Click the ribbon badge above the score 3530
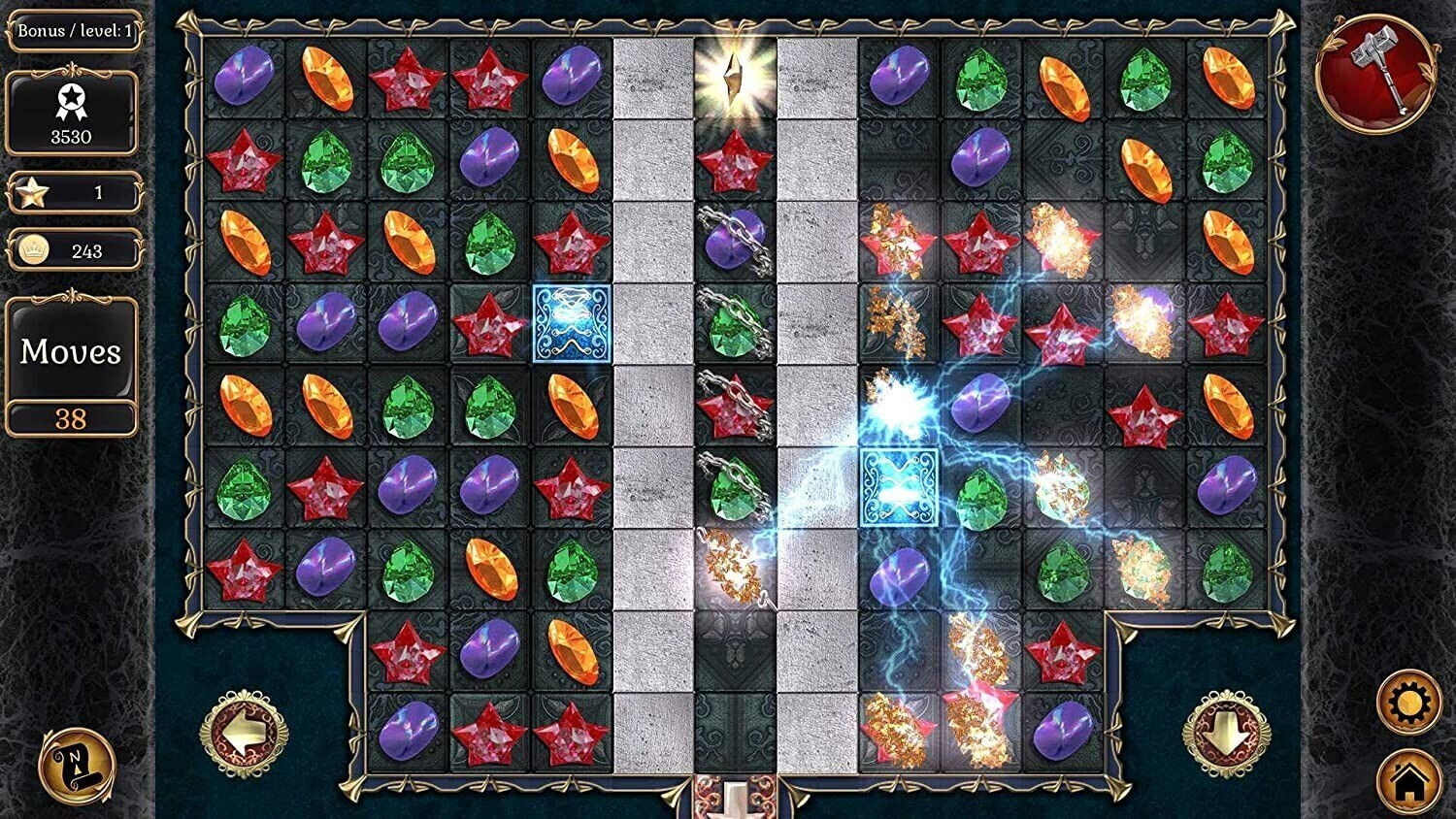Screen dimensions: 1456x819 [71, 97]
